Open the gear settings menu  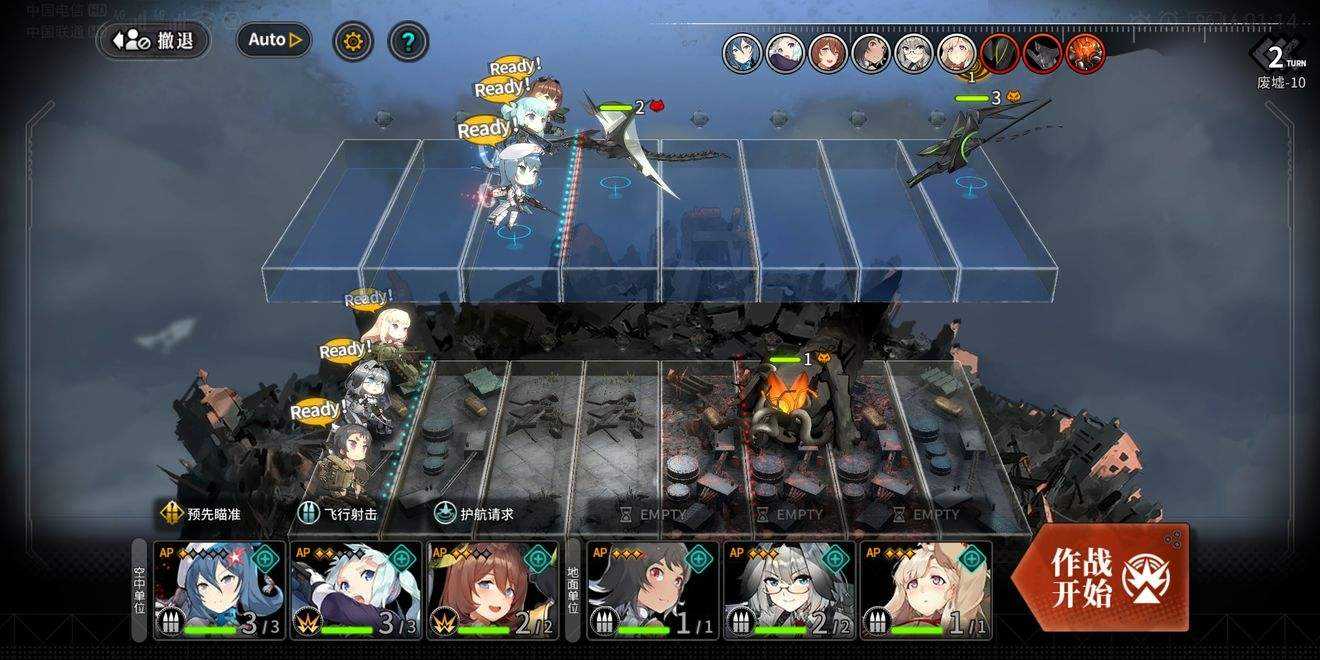353,42
